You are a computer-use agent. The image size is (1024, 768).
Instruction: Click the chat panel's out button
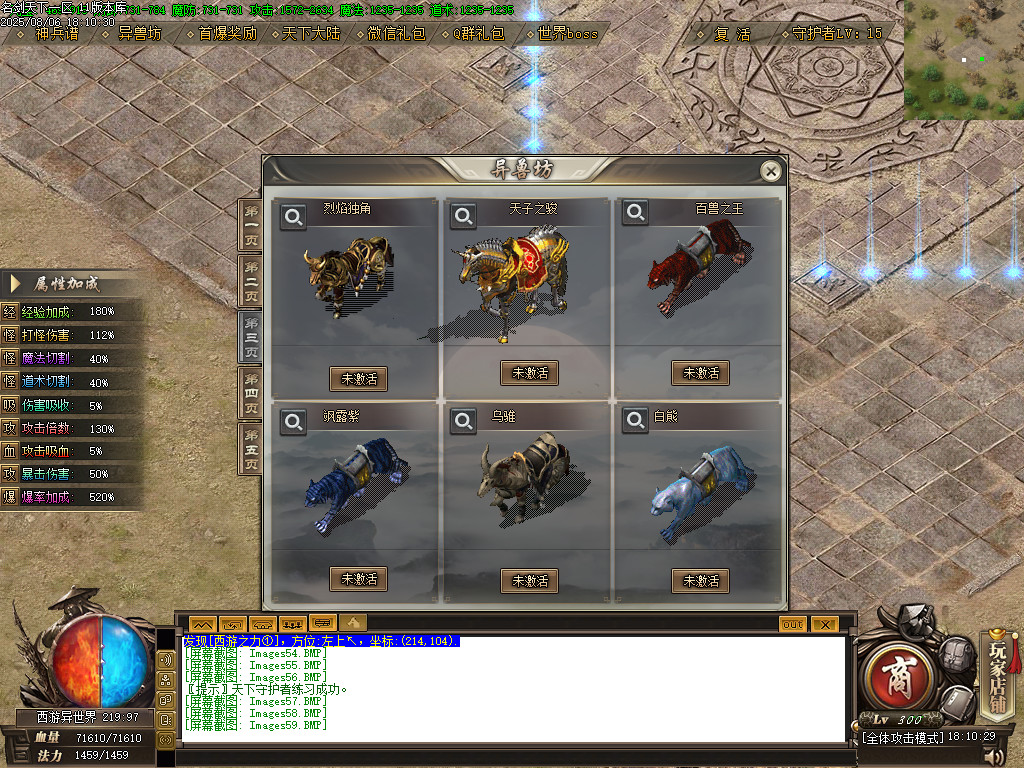[x=792, y=624]
